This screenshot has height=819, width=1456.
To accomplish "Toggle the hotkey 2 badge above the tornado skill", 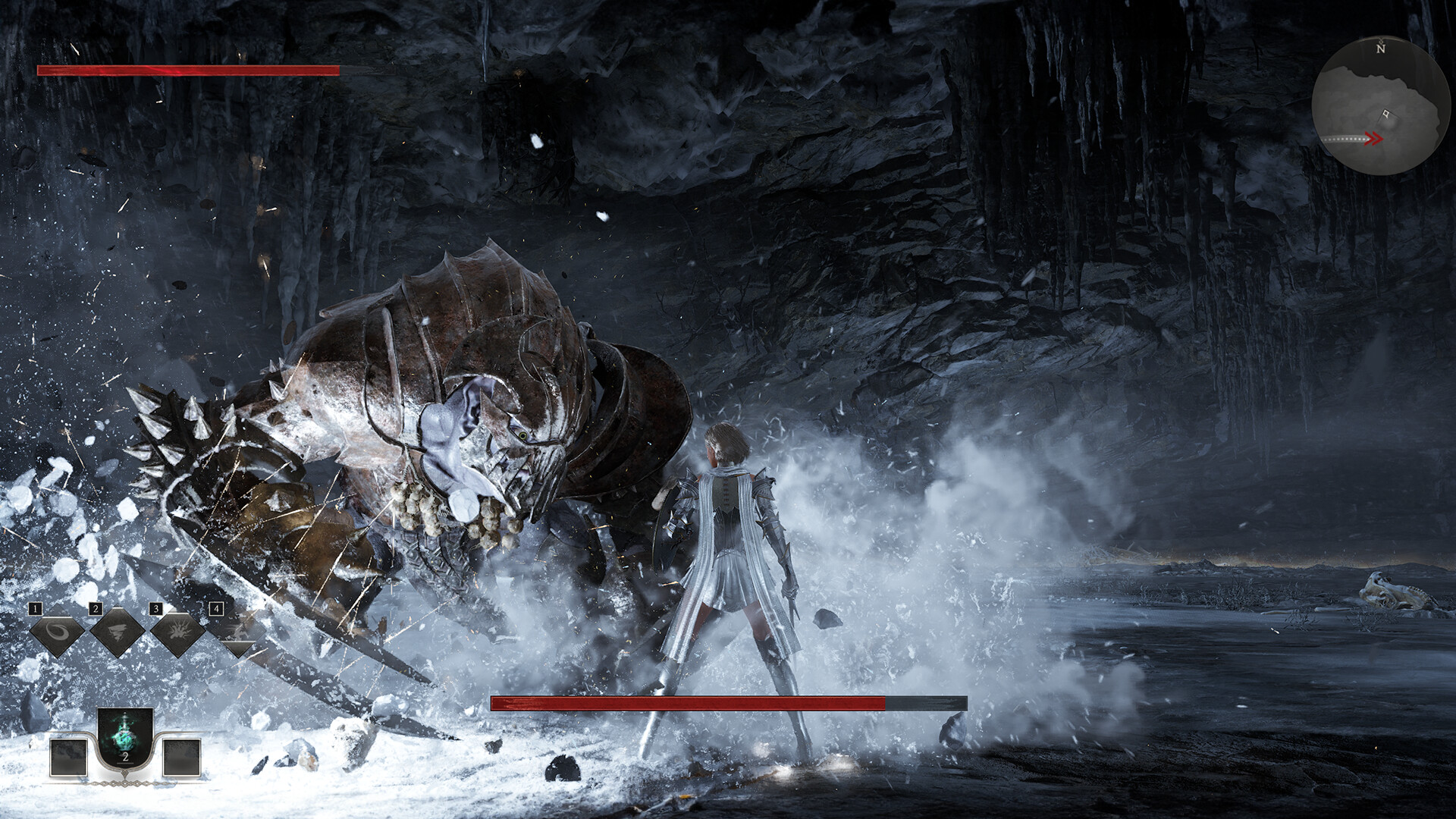I will tap(96, 608).
